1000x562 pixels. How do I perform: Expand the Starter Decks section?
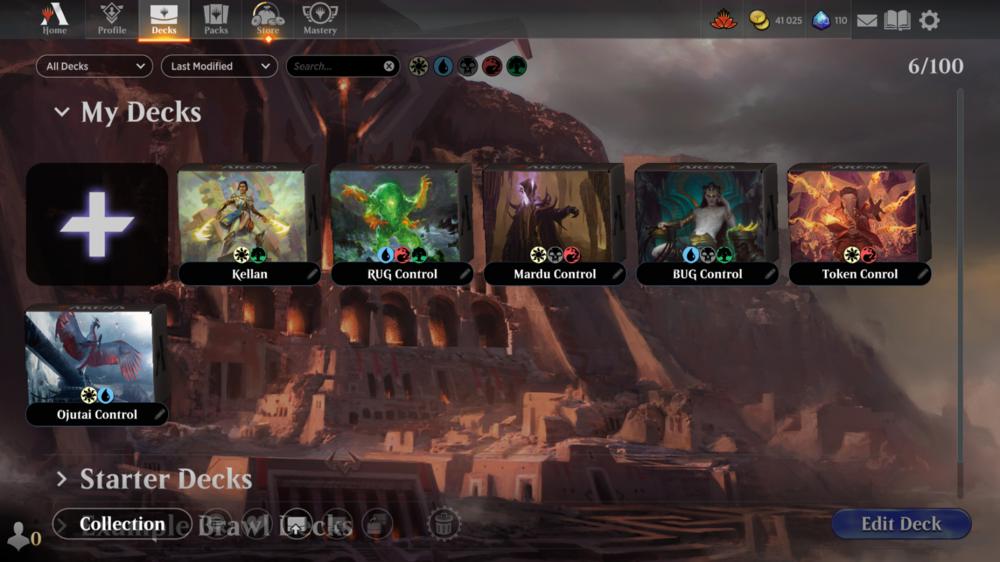pyautogui.click(x=62, y=479)
